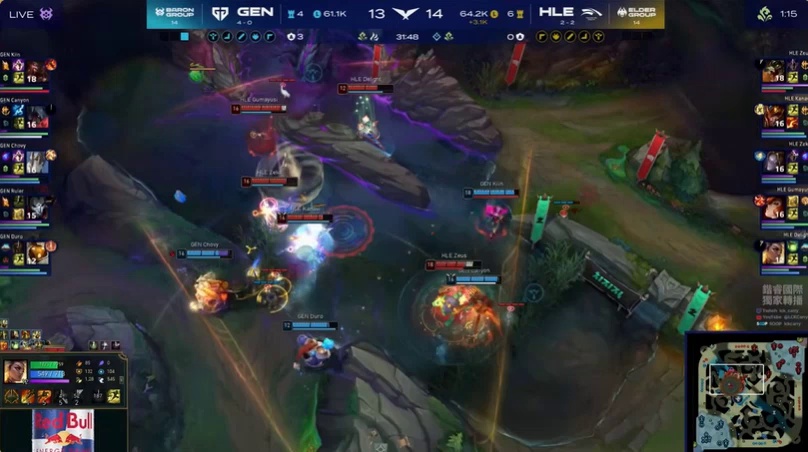This screenshot has width=808, height=452.
Task: Select HLE Zeus's champion portrait
Action: (x=773, y=72)
